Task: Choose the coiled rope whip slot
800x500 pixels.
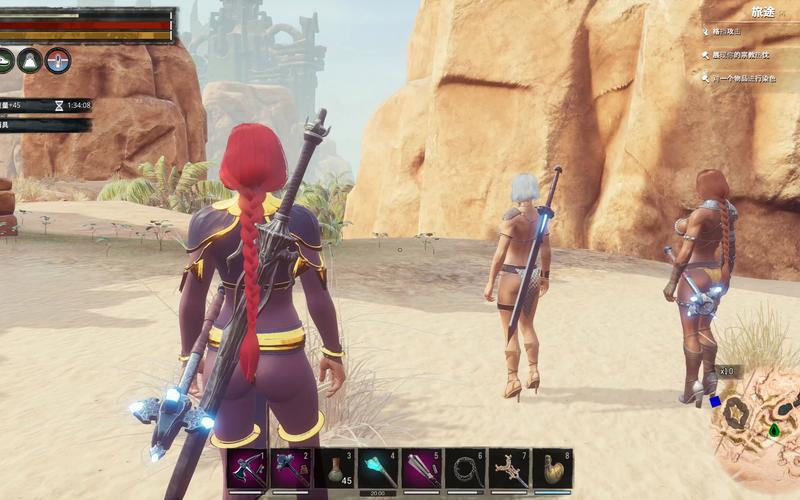Action: pyautogui.click(x=465, y=469)
